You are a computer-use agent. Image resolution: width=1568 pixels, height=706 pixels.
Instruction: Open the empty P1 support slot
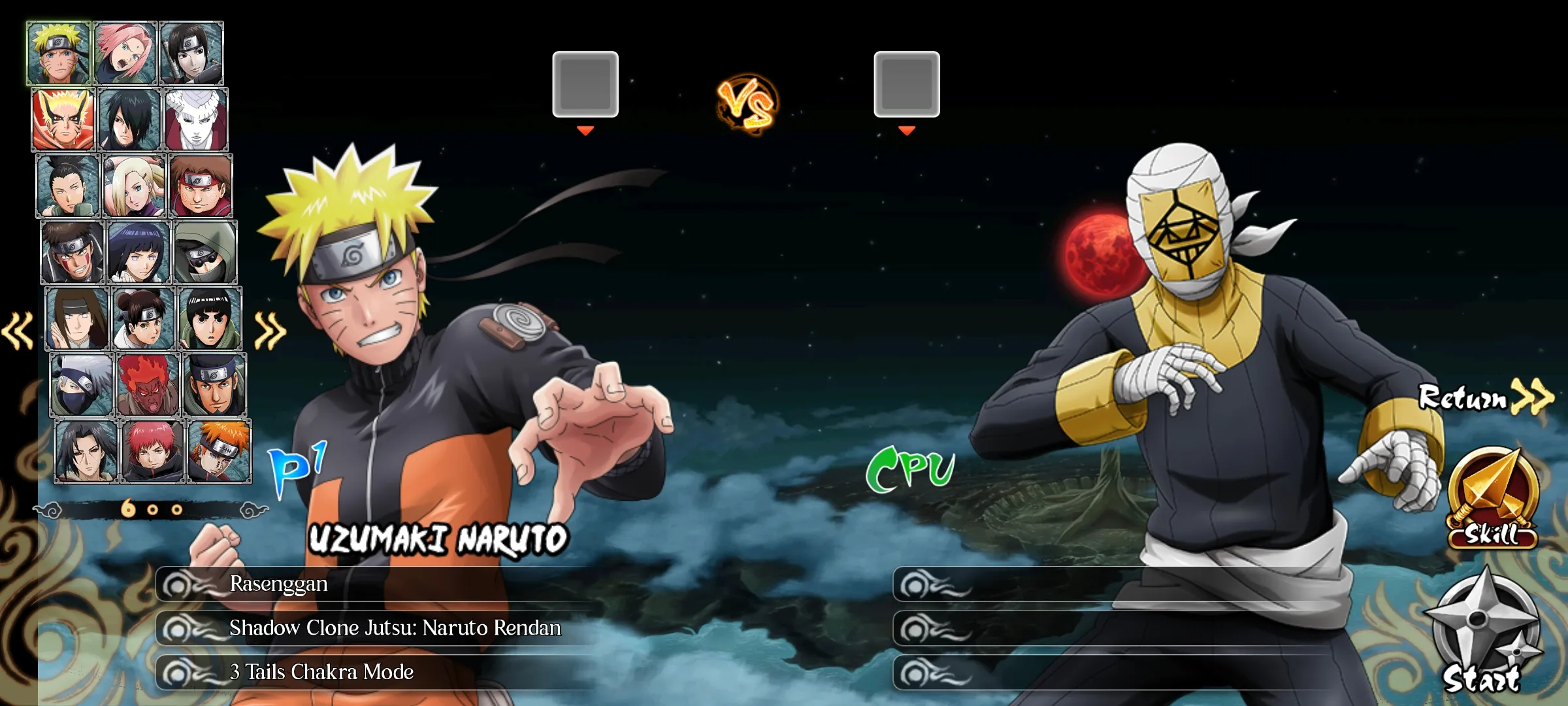pos(585,84)
